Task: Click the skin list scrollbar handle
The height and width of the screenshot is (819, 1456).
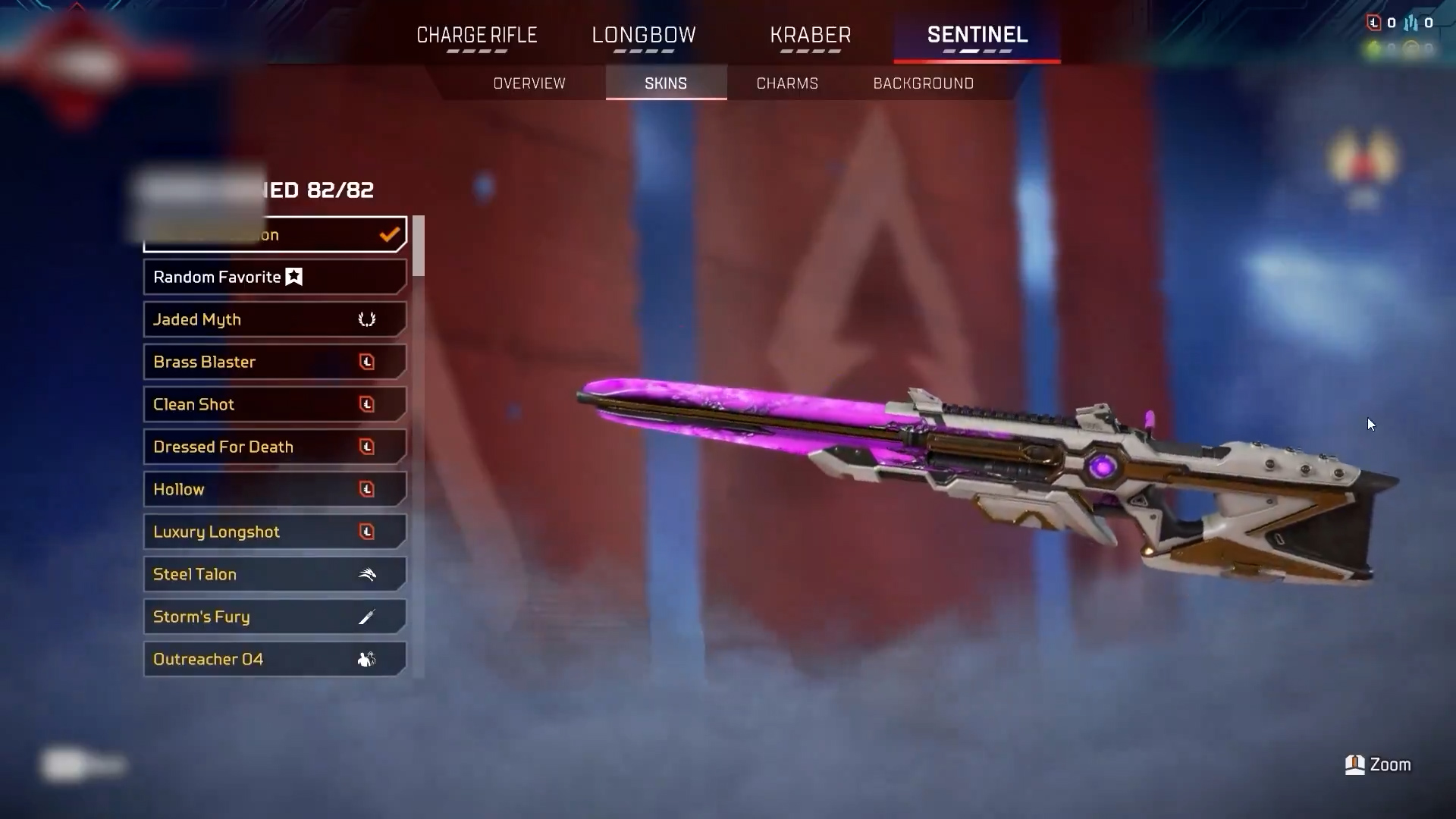Action: point(418,246)
